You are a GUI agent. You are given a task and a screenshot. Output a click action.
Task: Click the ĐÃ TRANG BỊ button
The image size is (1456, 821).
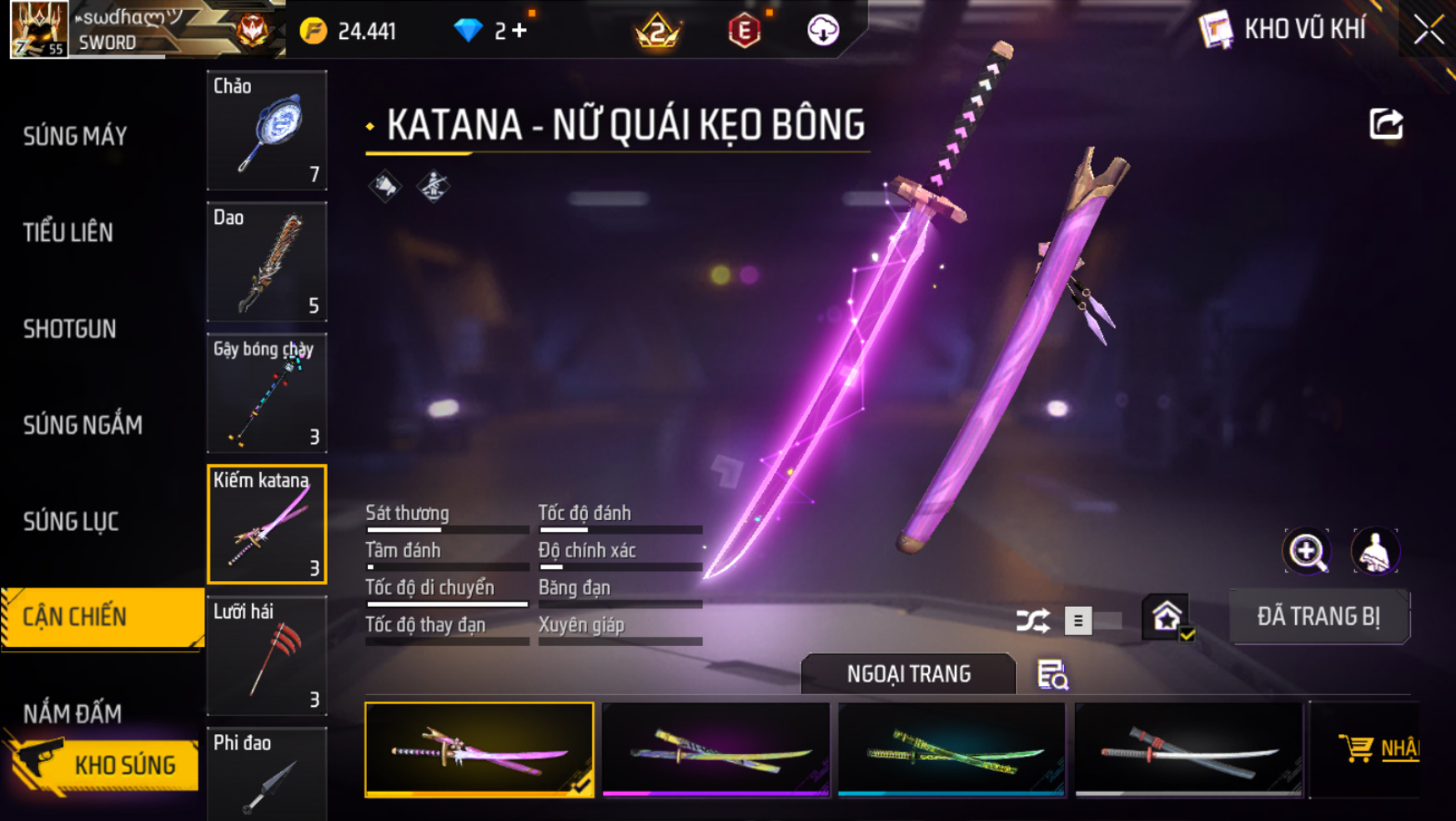(1318, 617)
